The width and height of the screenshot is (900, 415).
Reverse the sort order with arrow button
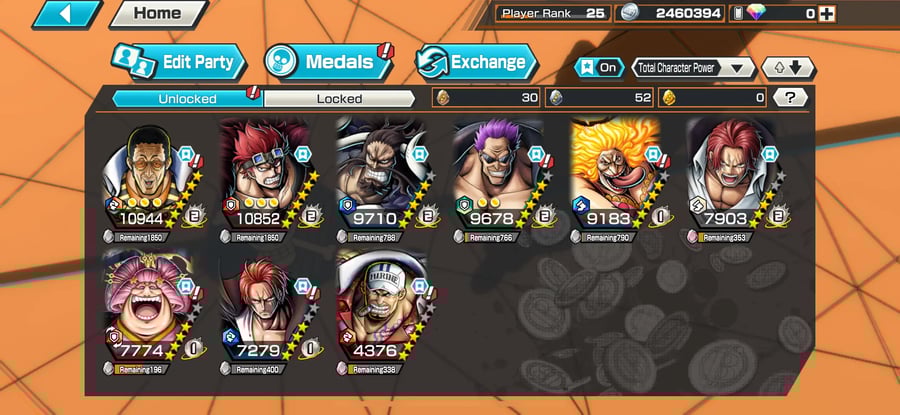coord(788,68)
